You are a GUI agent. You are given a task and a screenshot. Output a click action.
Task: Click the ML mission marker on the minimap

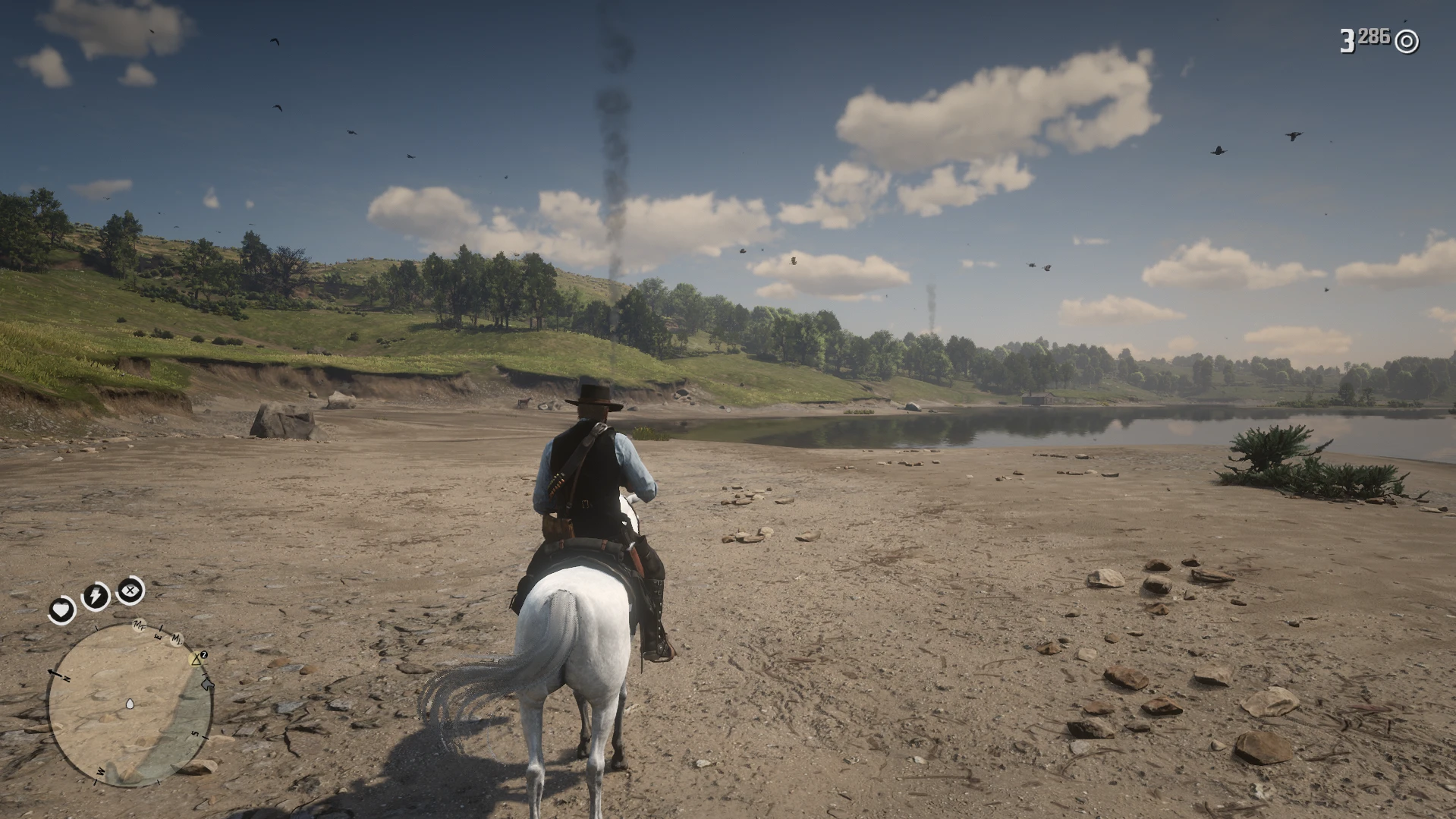tap(177, 640)
